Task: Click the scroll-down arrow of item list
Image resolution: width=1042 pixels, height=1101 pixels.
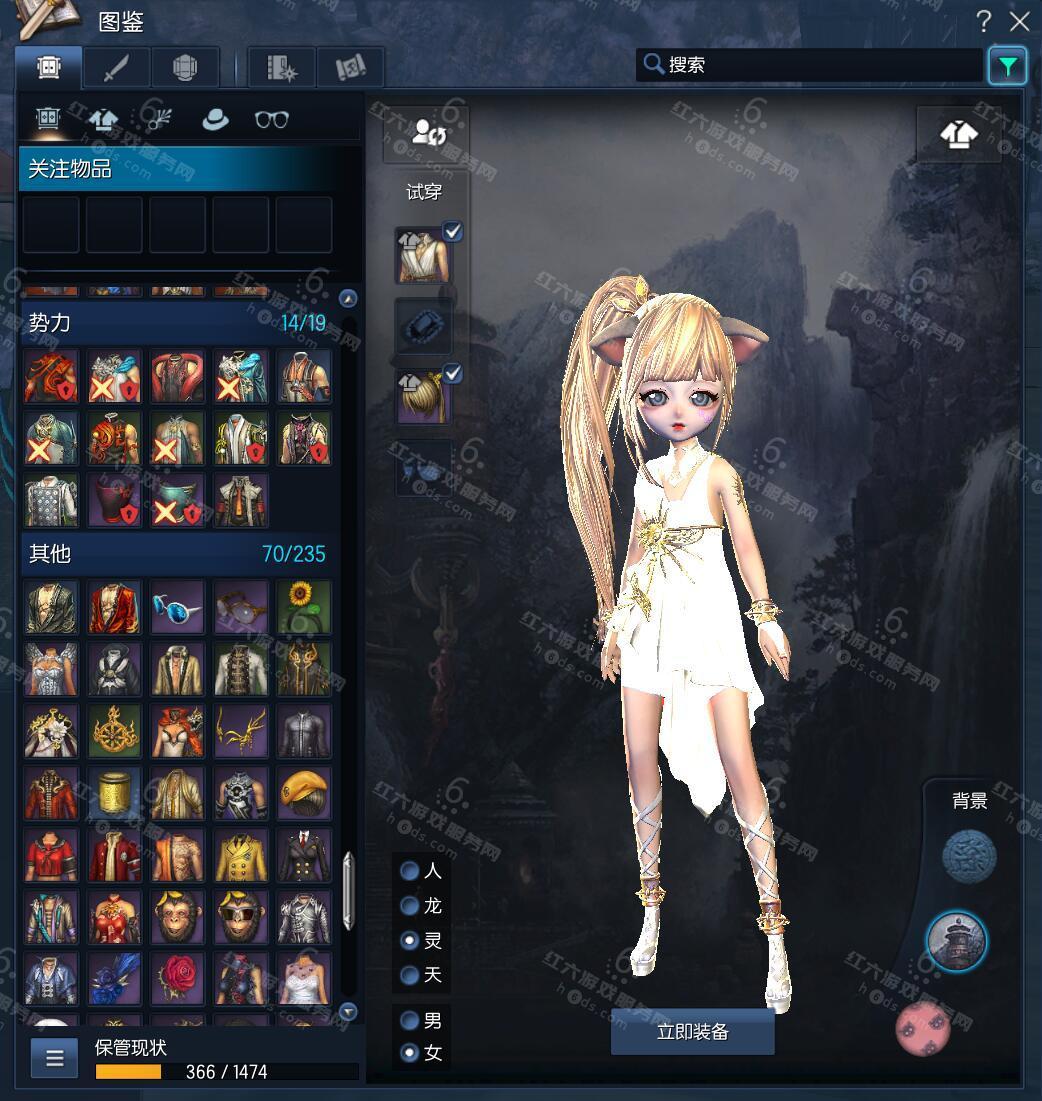Action: (348, 1012)
